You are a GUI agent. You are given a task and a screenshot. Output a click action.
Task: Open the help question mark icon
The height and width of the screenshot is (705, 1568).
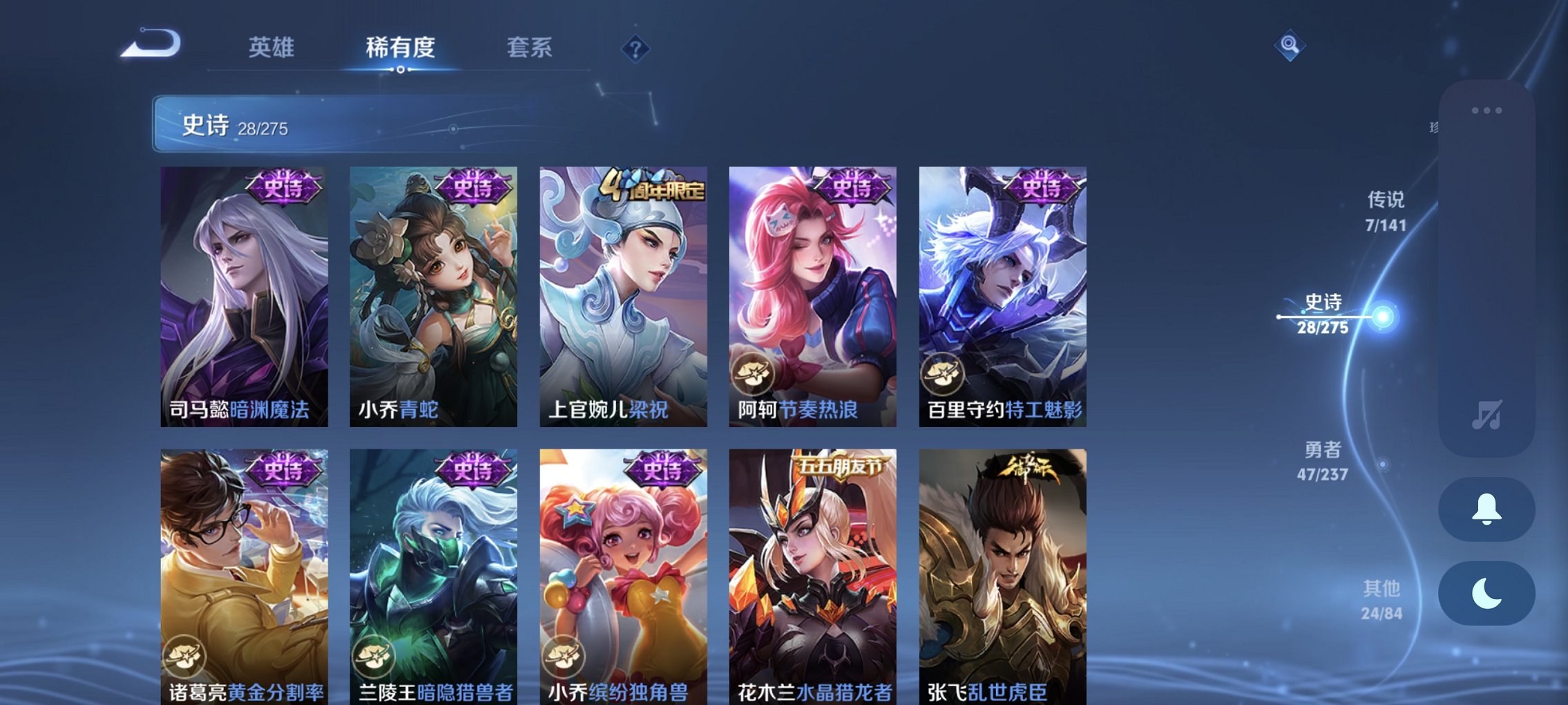(637, 48)
